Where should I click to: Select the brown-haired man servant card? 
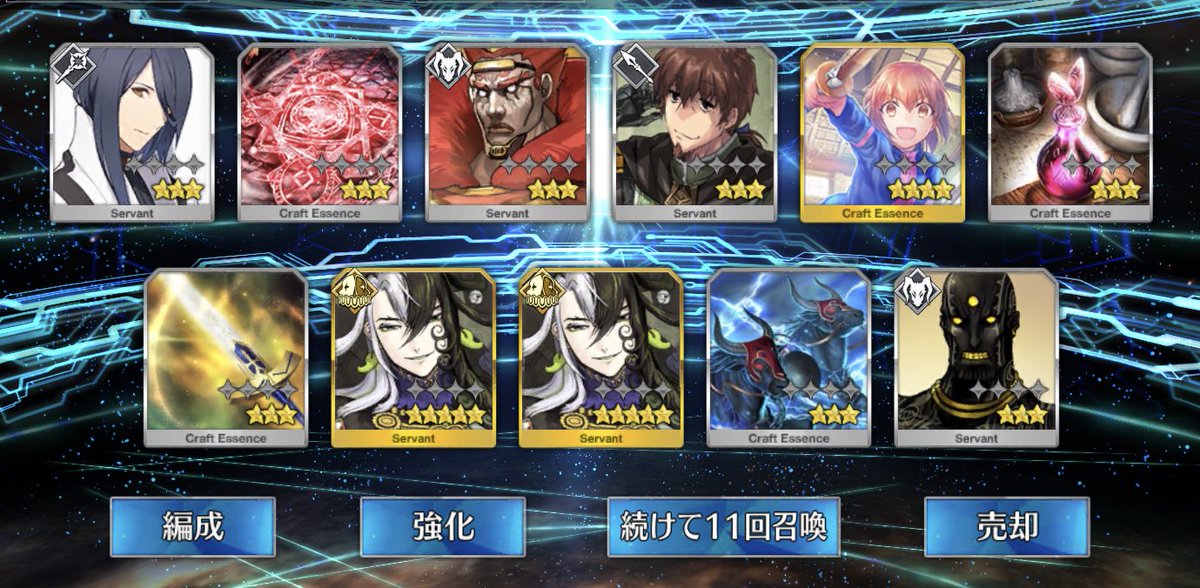click(696, 130)
